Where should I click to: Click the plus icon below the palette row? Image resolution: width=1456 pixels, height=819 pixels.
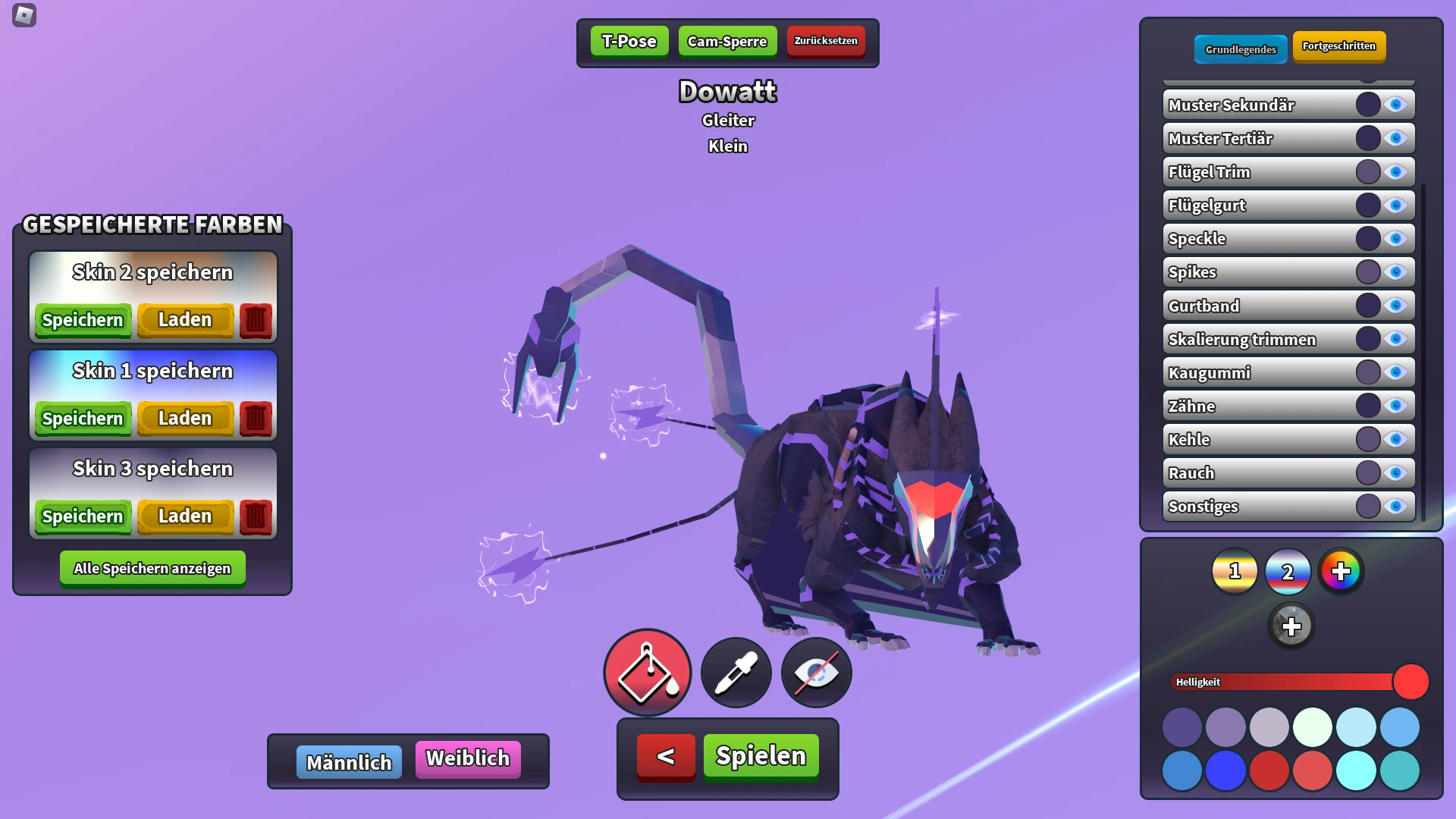click(1290, 625)
